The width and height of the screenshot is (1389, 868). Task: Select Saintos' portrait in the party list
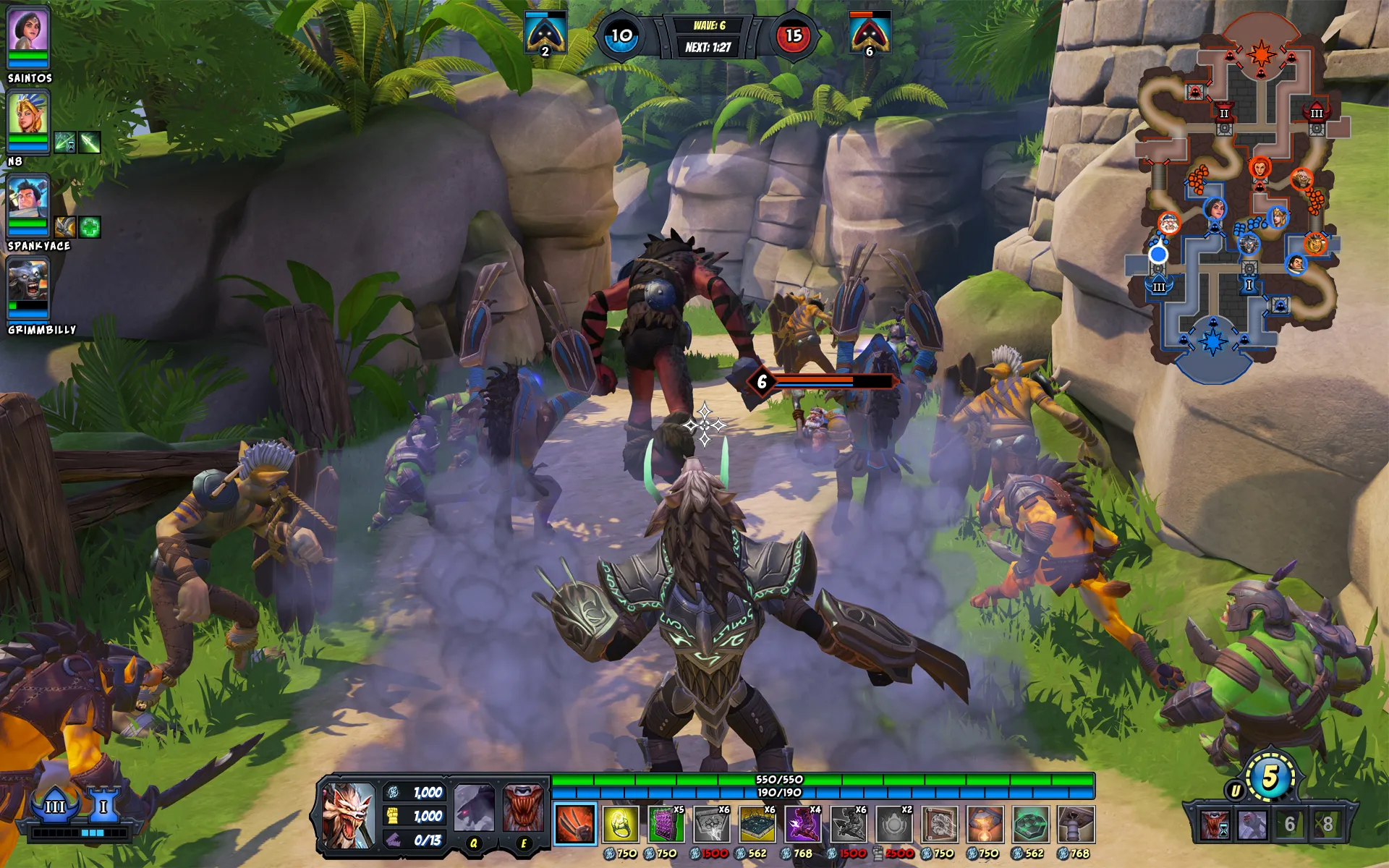point(29,30)
